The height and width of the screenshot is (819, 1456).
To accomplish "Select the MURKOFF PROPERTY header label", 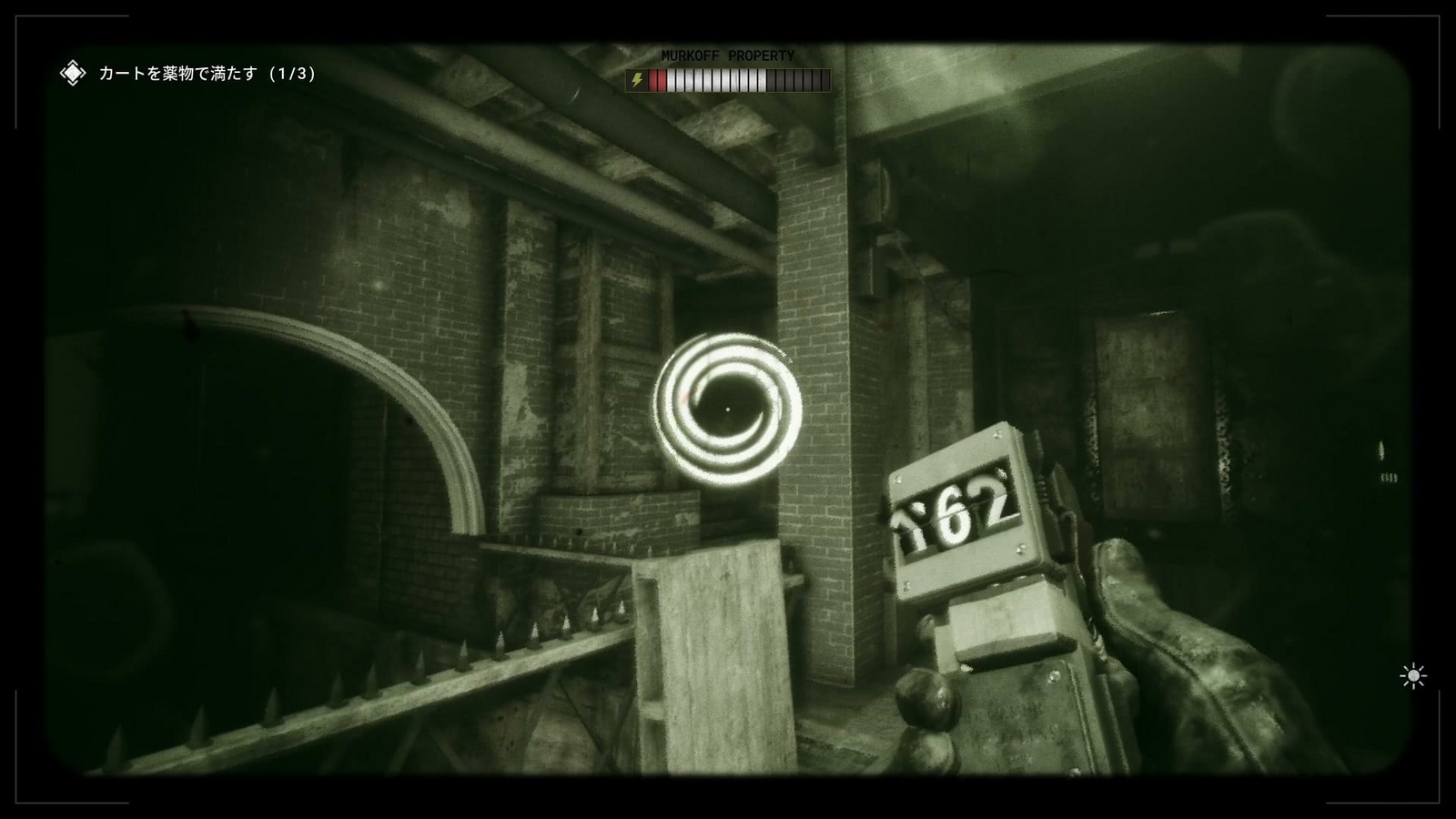I will point(728,55).
